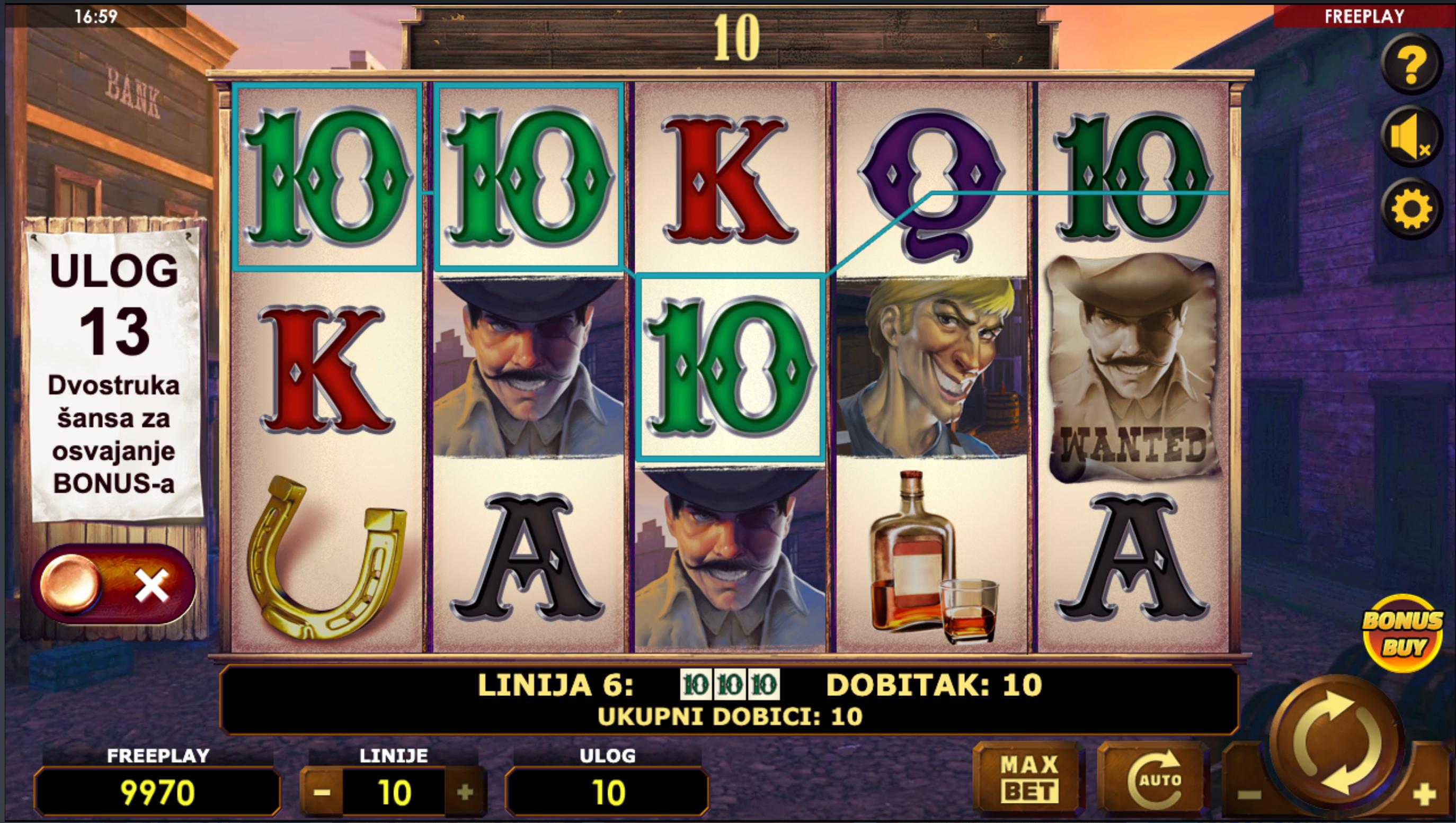Click the Bonus Buy badge
Viewport: 1456px width, 823px height.
[1401, 632]
